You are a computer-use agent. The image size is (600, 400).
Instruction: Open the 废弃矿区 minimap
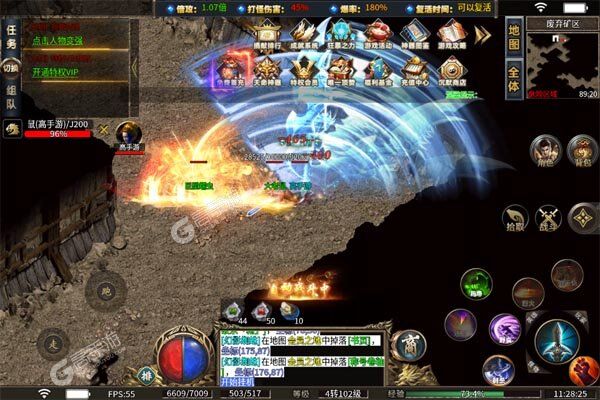[x=561, y=62]
